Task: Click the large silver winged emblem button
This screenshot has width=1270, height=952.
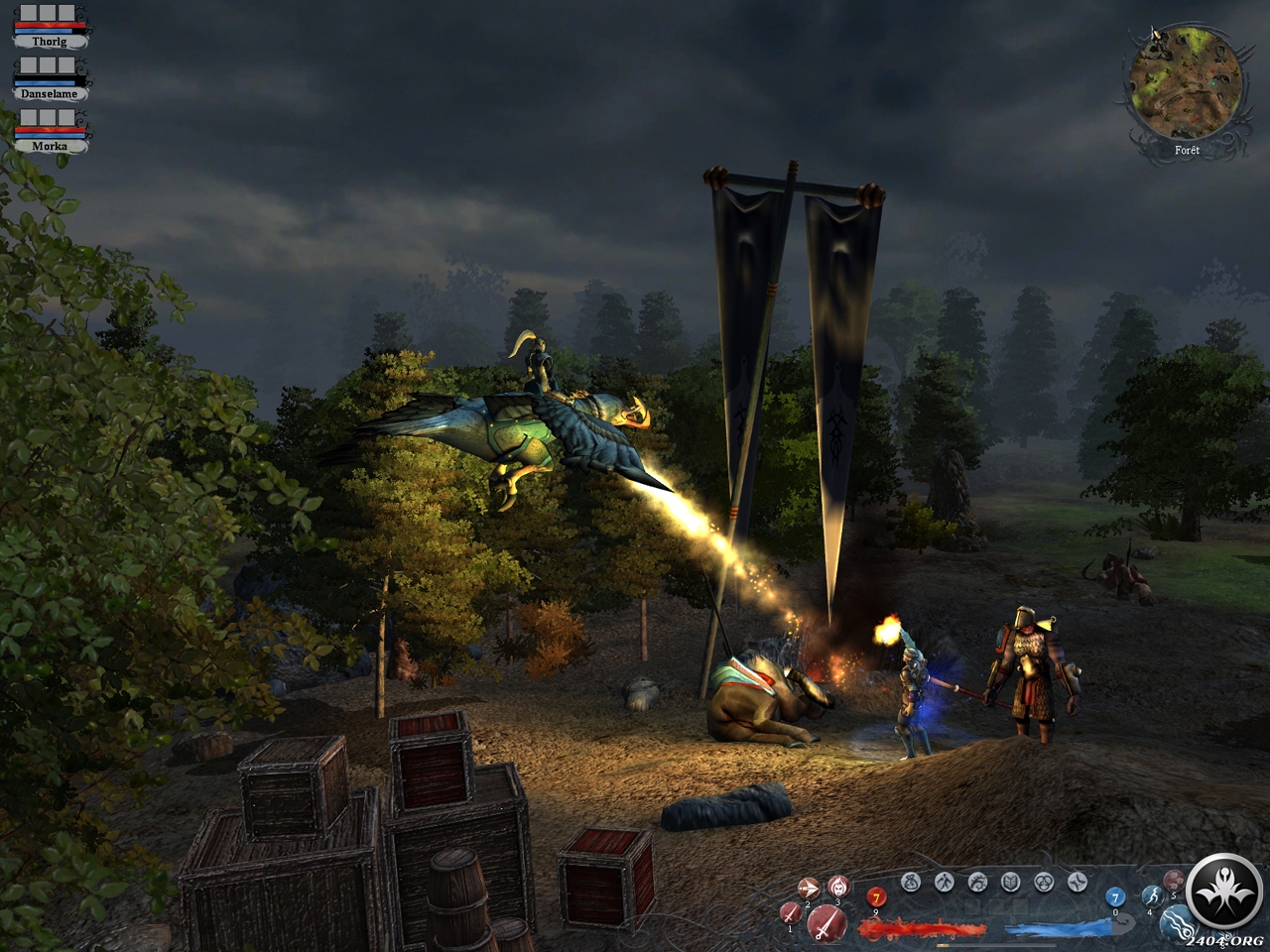Action: 1221,889
